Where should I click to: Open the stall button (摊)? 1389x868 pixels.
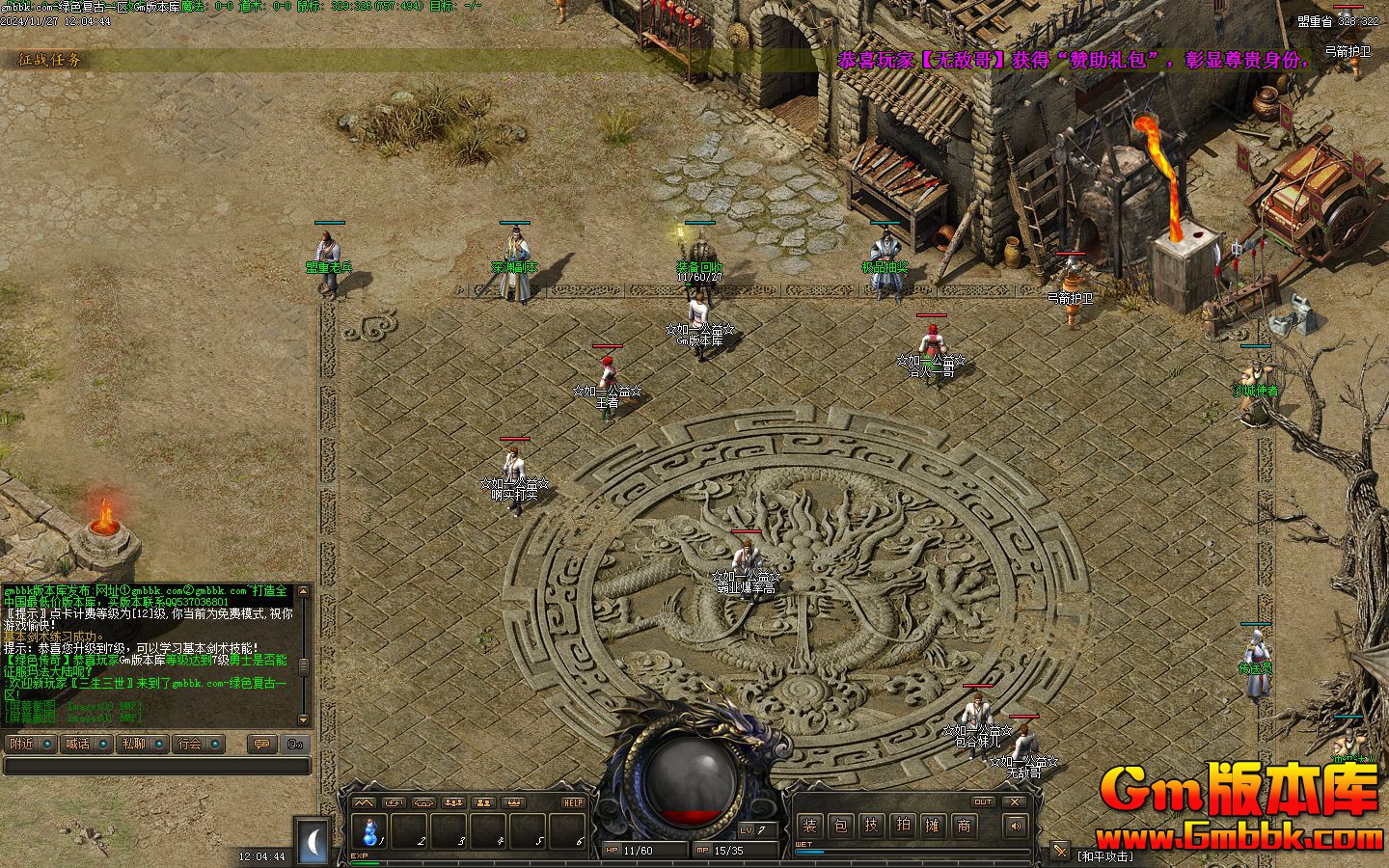933,826
